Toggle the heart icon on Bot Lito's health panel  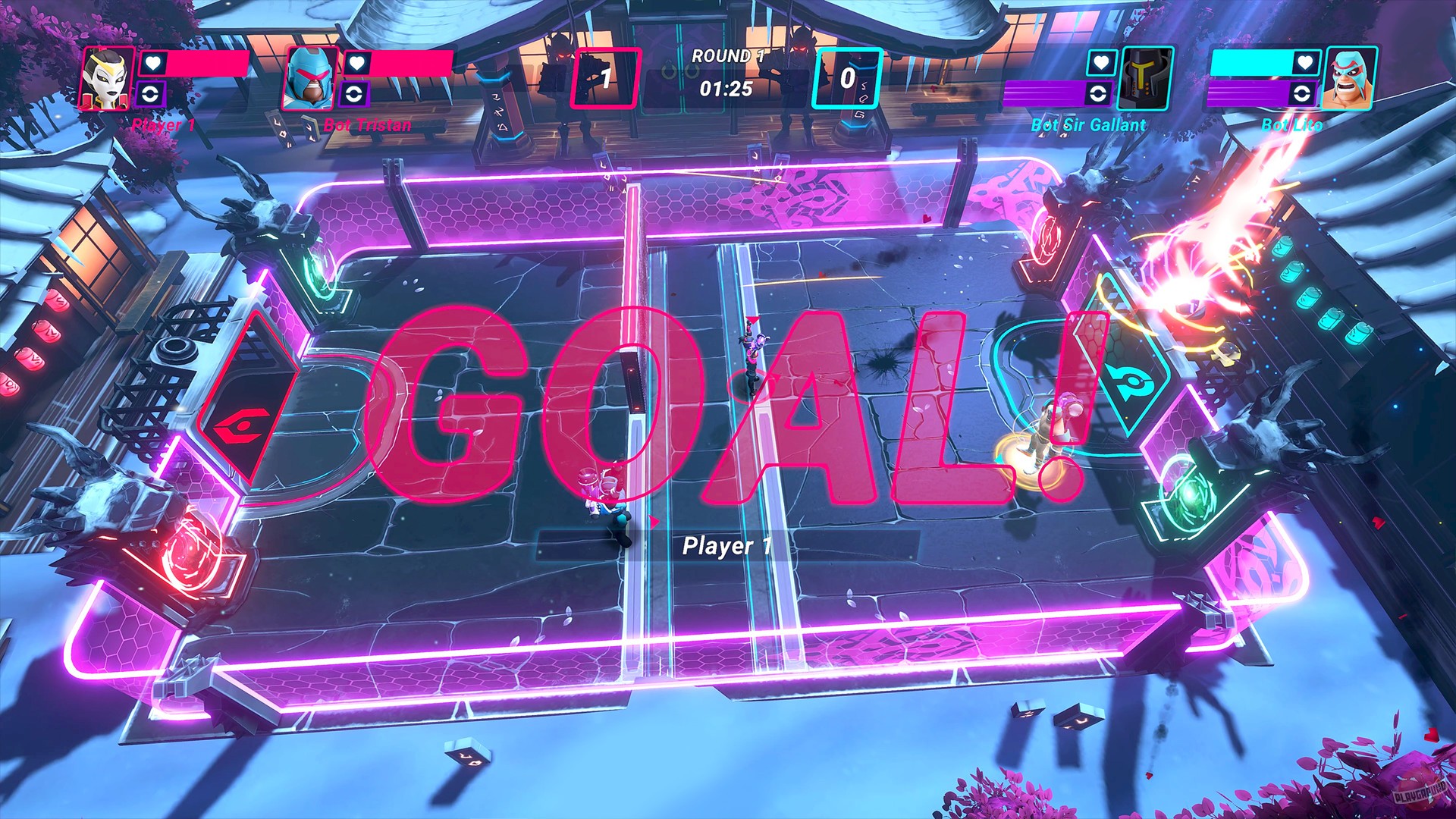pyautogui.click(x=1304, y=63)
